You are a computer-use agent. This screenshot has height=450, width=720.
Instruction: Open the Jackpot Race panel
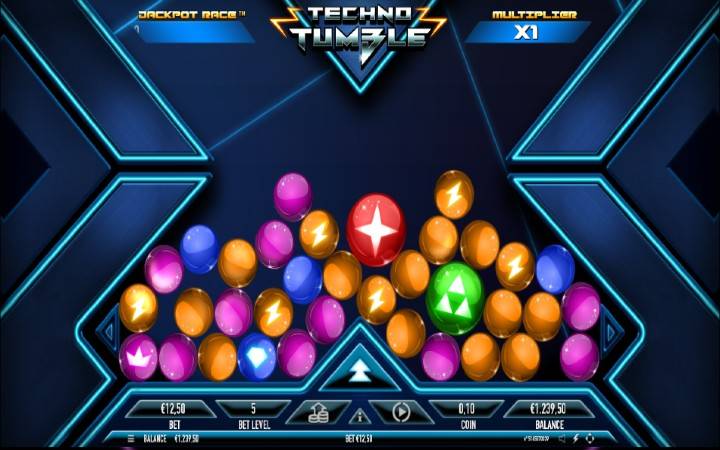coord(193,25)
